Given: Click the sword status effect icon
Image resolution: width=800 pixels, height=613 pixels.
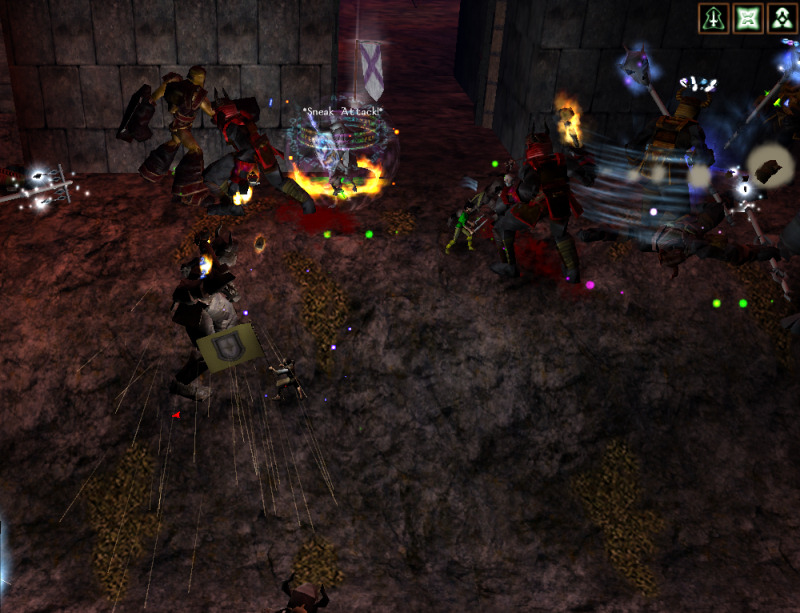Looking at the screenshot, I should (713, 18).
